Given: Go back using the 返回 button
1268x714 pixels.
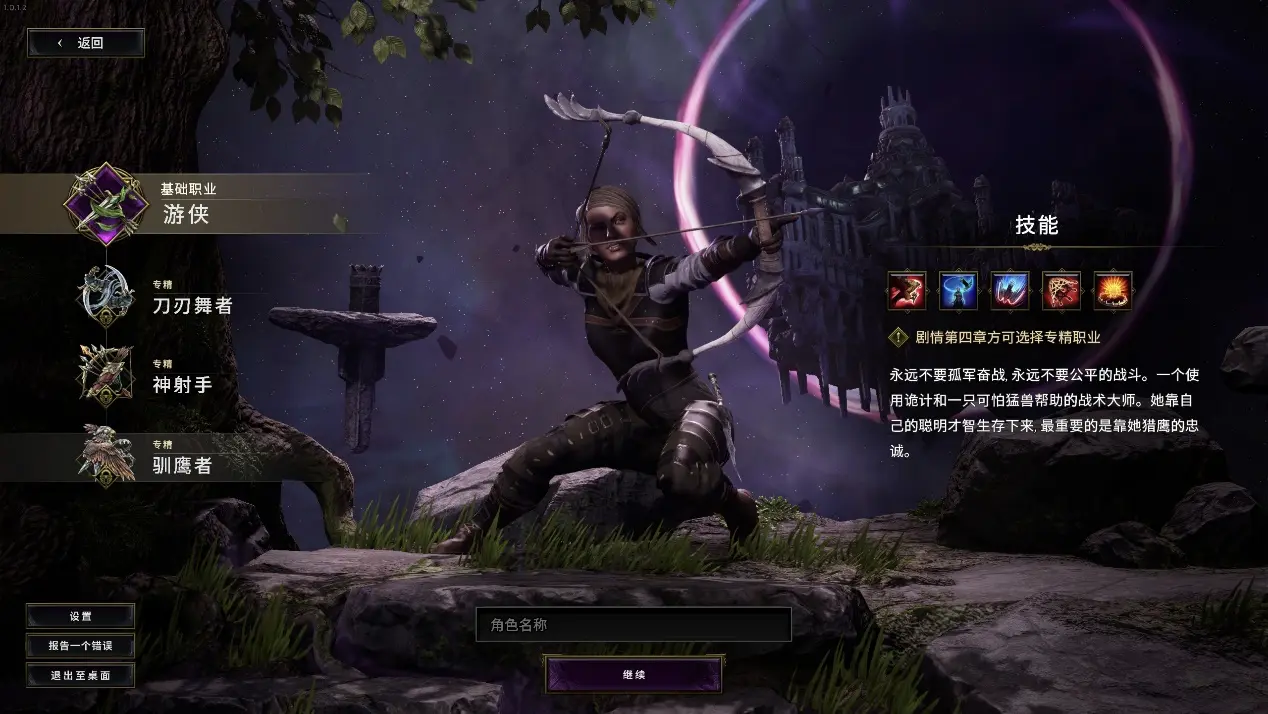Looking at the screenshot, I should click(x=86, y=43).
